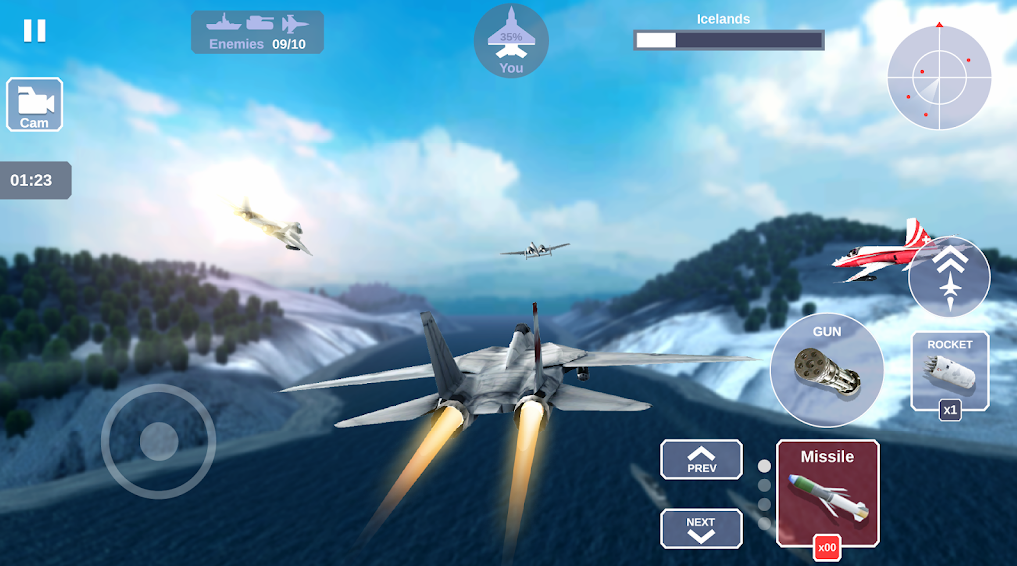Touch the virtual flight joystick

tap(158, 441)
